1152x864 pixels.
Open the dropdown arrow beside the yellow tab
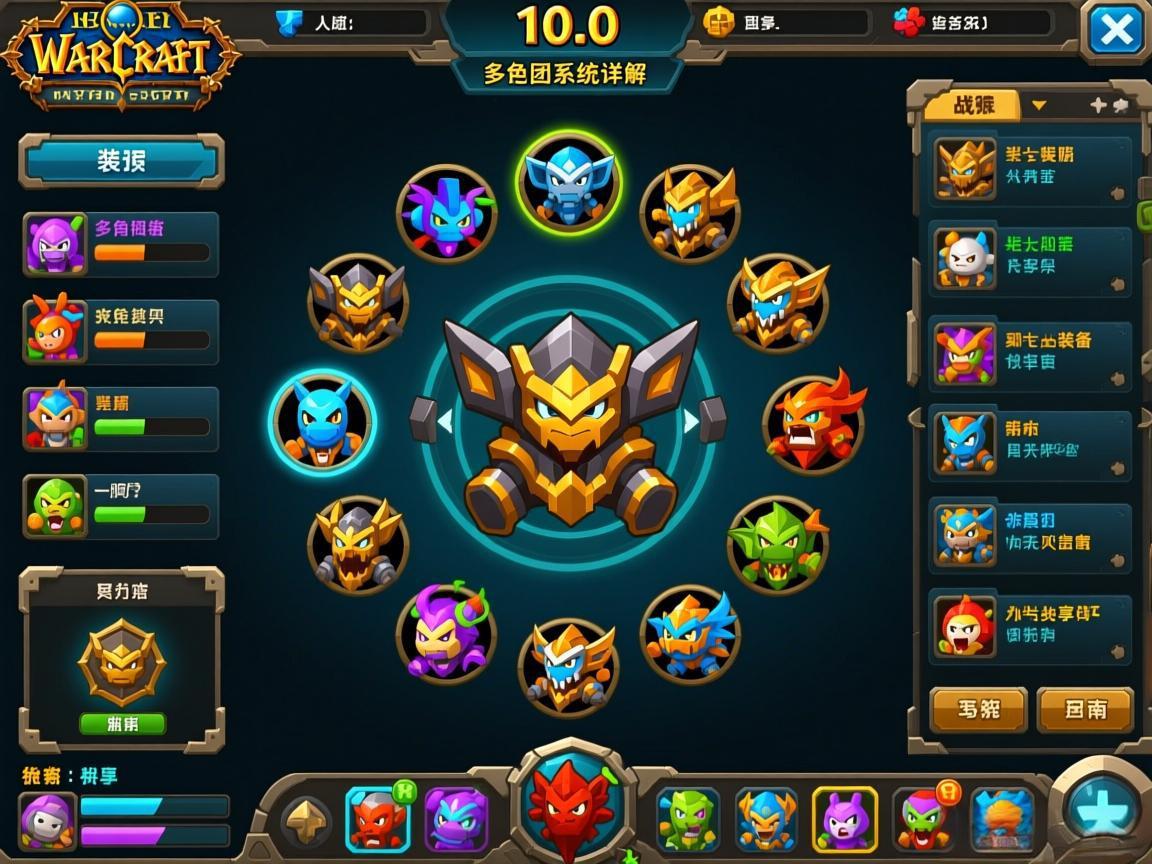pos(1039,105)
